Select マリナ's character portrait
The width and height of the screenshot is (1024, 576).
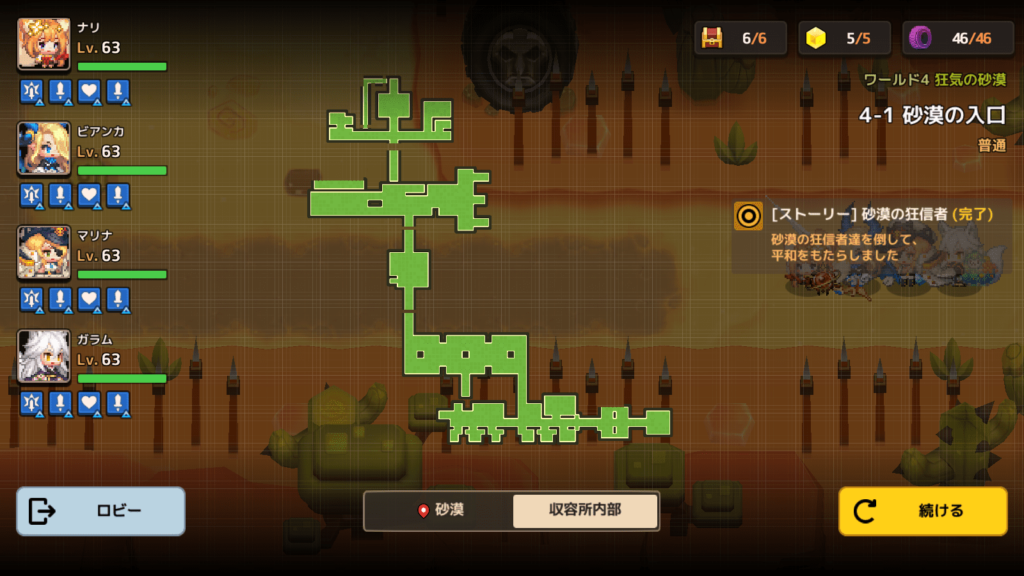pos(44,252)
